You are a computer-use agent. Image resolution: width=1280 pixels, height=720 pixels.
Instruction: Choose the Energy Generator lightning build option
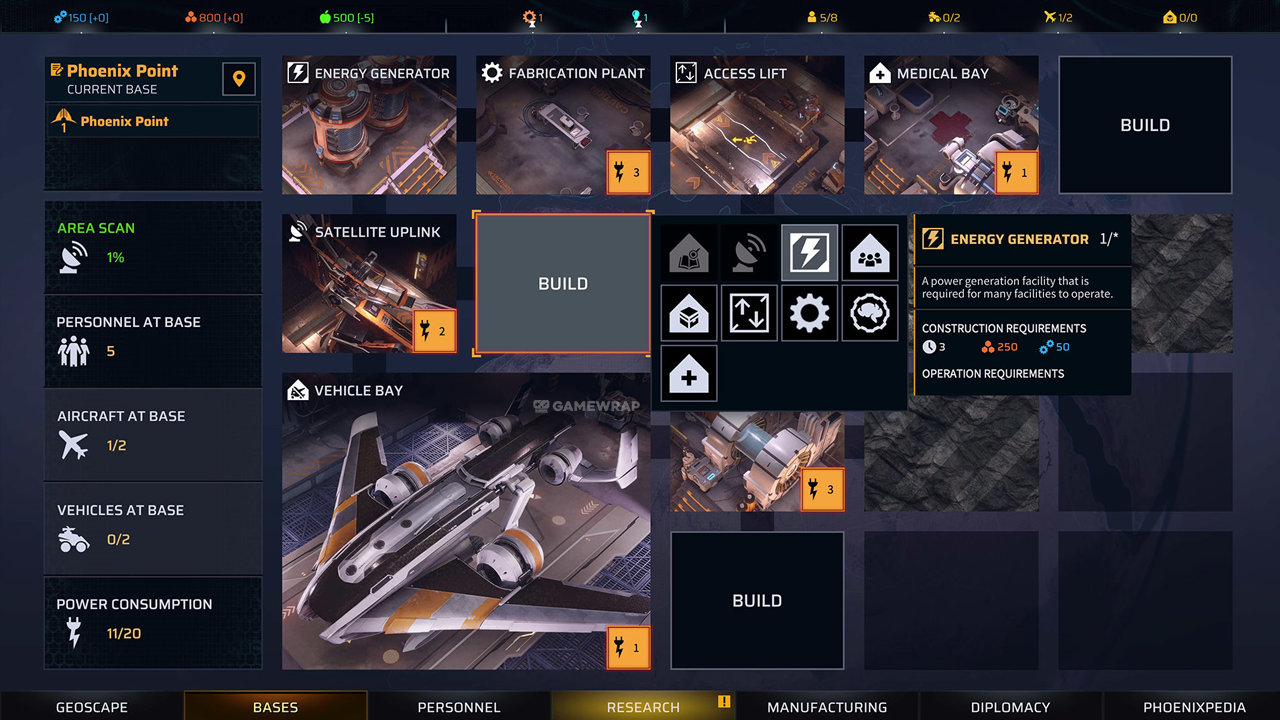tap(809, 253)
